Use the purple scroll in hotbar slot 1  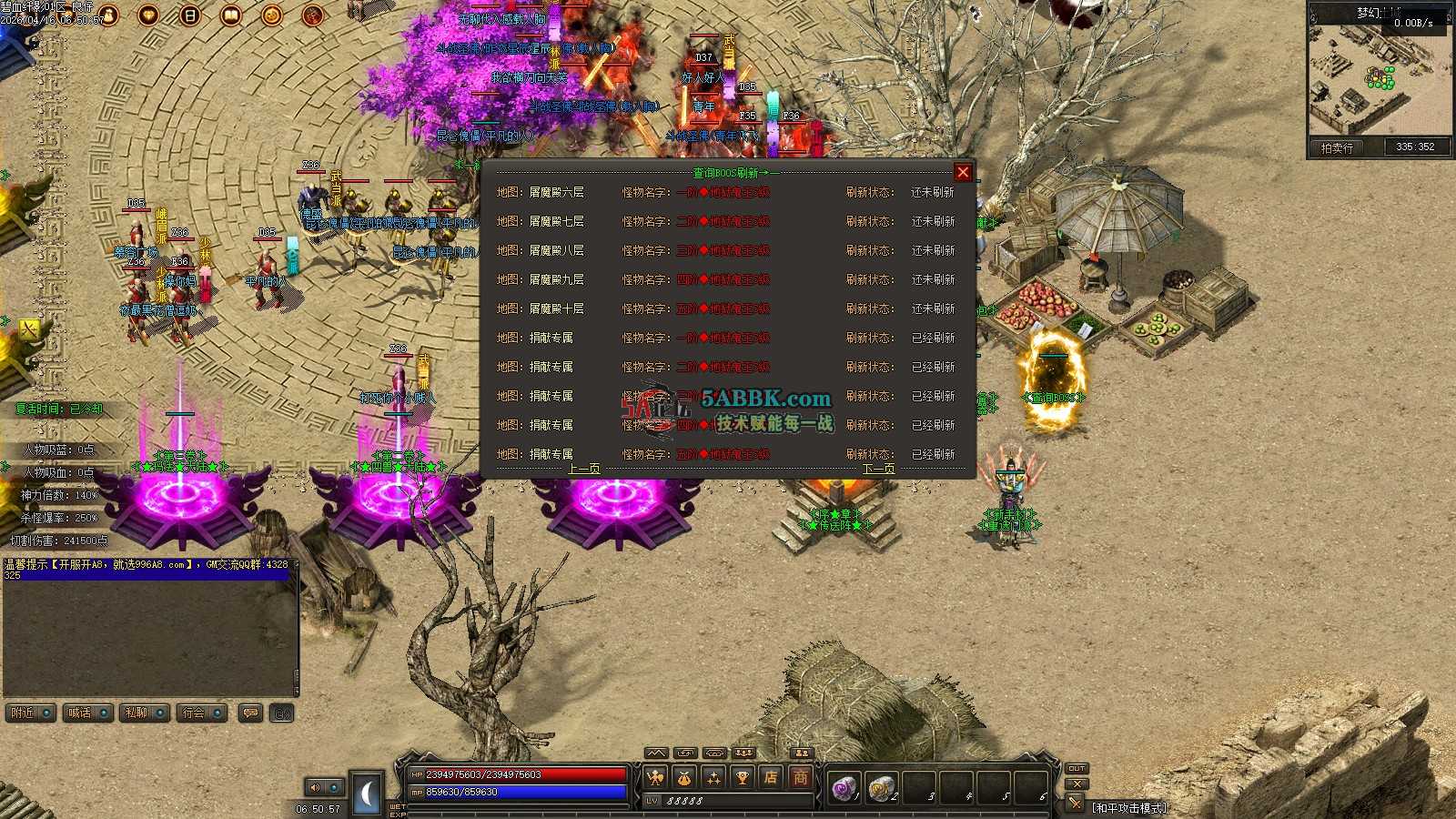(844, 787)
